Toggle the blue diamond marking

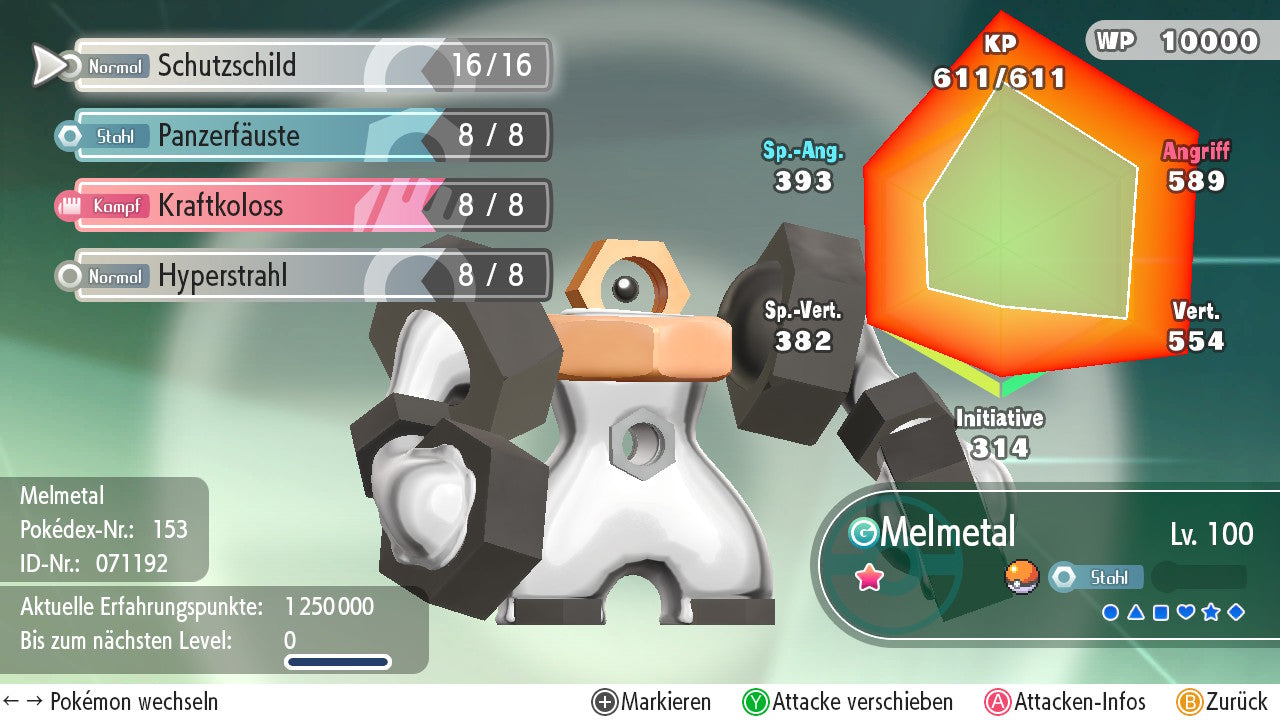click(1236, 612)
